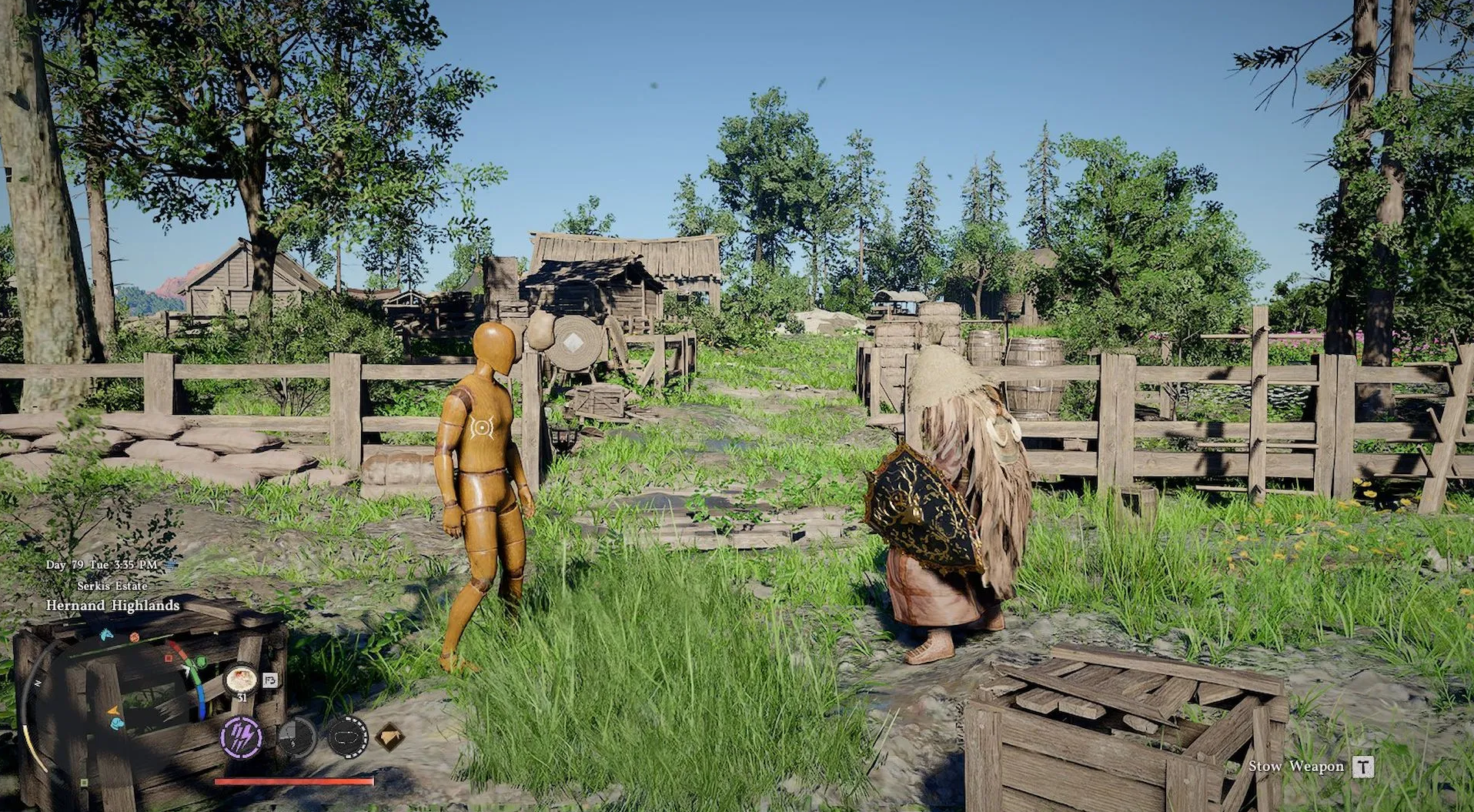
Task: Select the red square marker on minimap
Action: (167, 657)
